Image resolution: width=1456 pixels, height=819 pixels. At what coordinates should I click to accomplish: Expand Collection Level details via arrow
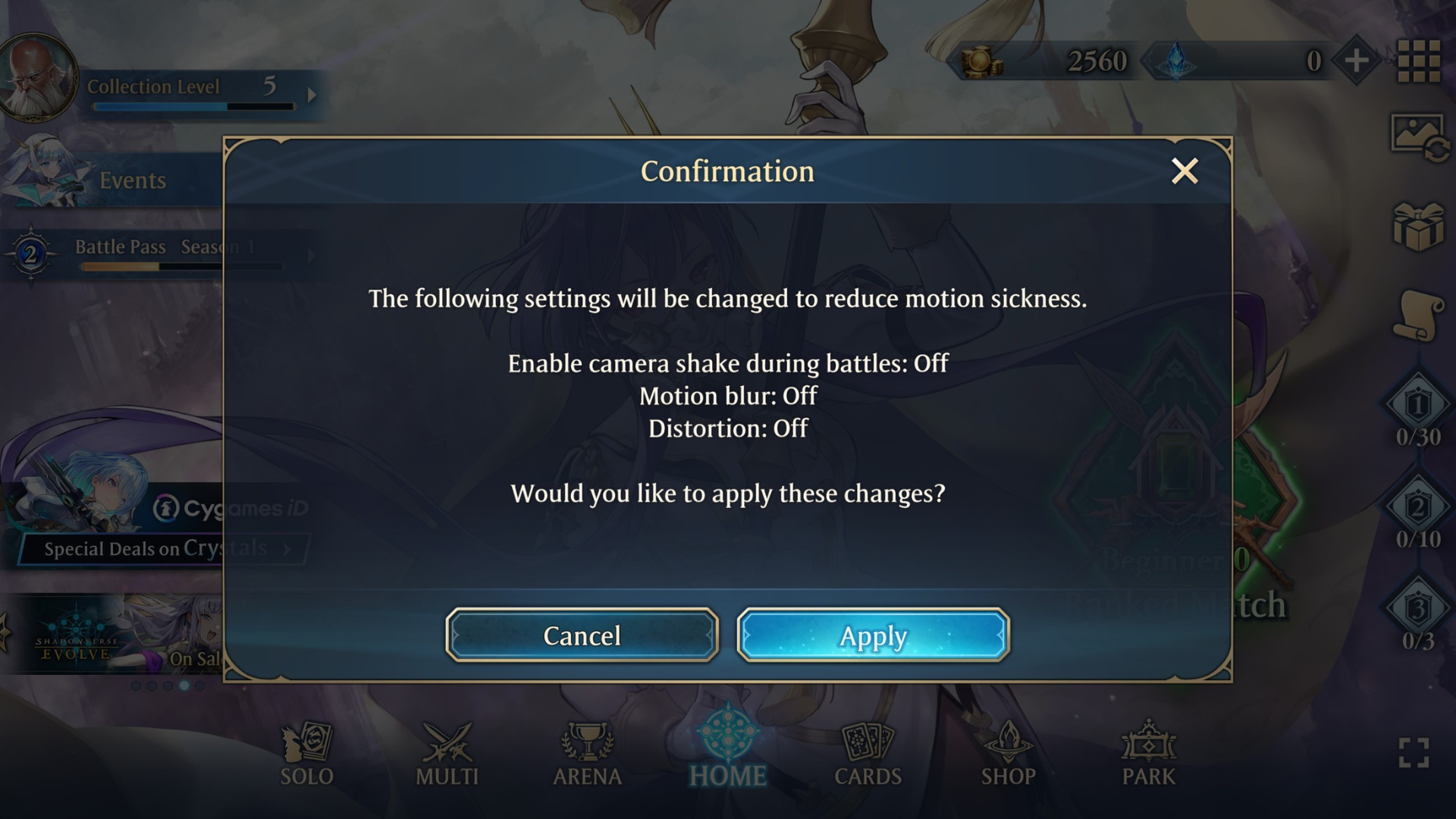312,96
